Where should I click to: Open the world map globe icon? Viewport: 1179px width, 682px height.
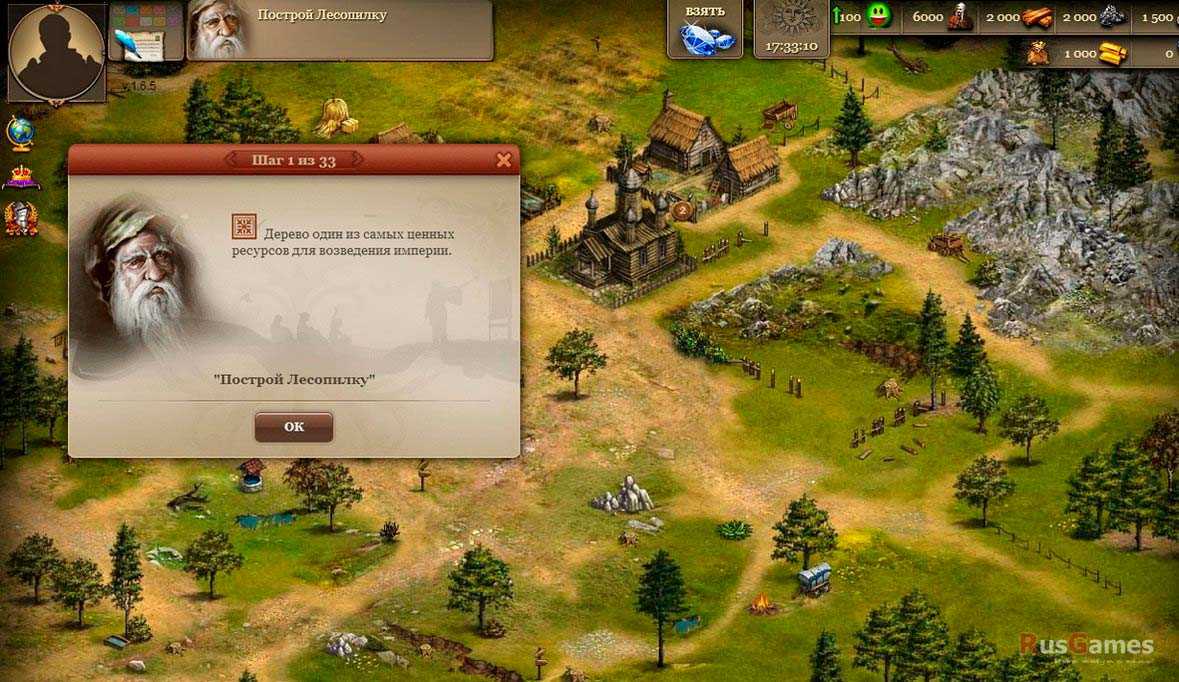(21, 132)
